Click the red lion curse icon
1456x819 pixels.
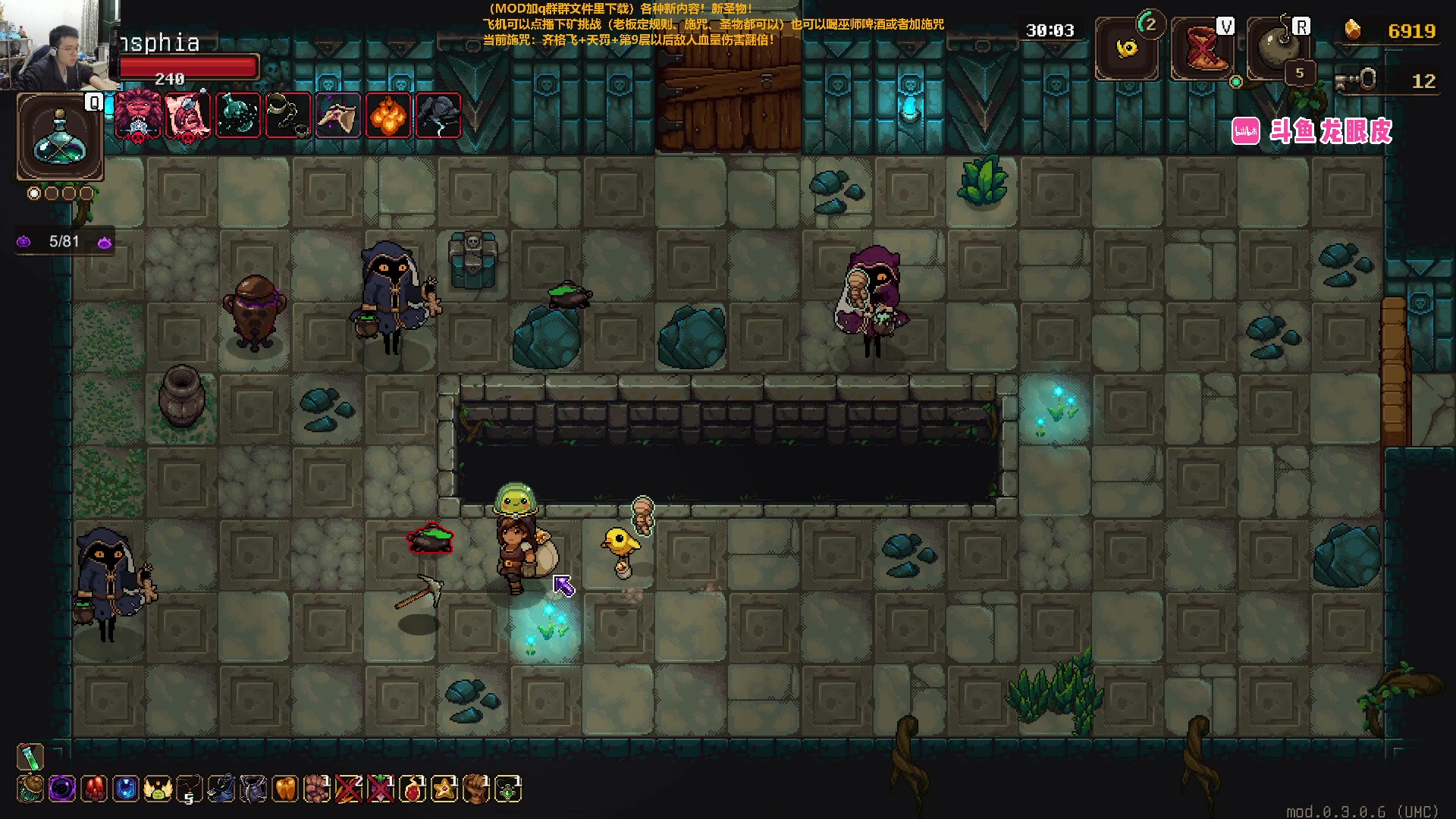(x=137, y=116)
